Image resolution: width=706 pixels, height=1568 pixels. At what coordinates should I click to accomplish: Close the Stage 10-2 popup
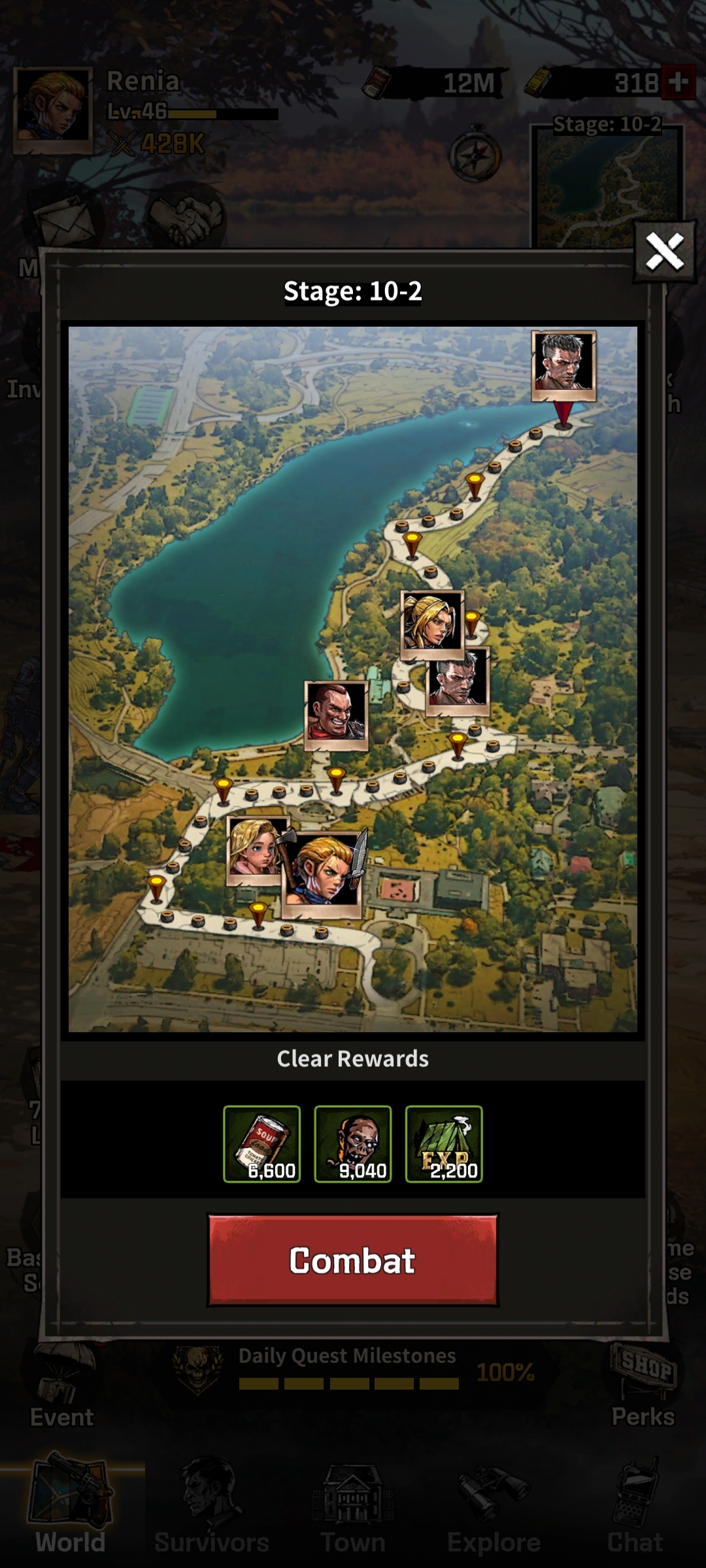tap(664, 252)
